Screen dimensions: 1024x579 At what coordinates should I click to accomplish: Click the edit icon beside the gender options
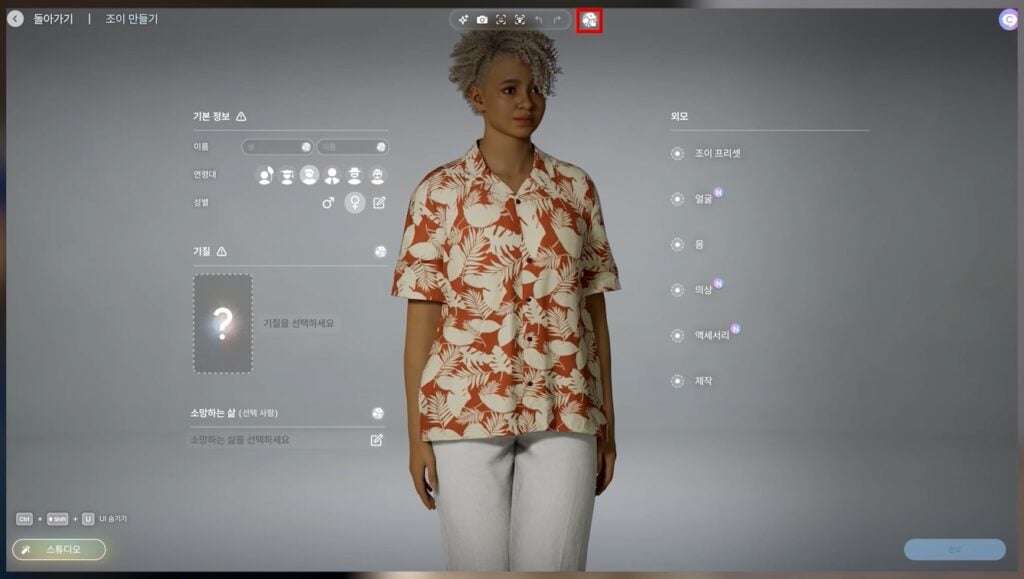[x=379, y=203]
